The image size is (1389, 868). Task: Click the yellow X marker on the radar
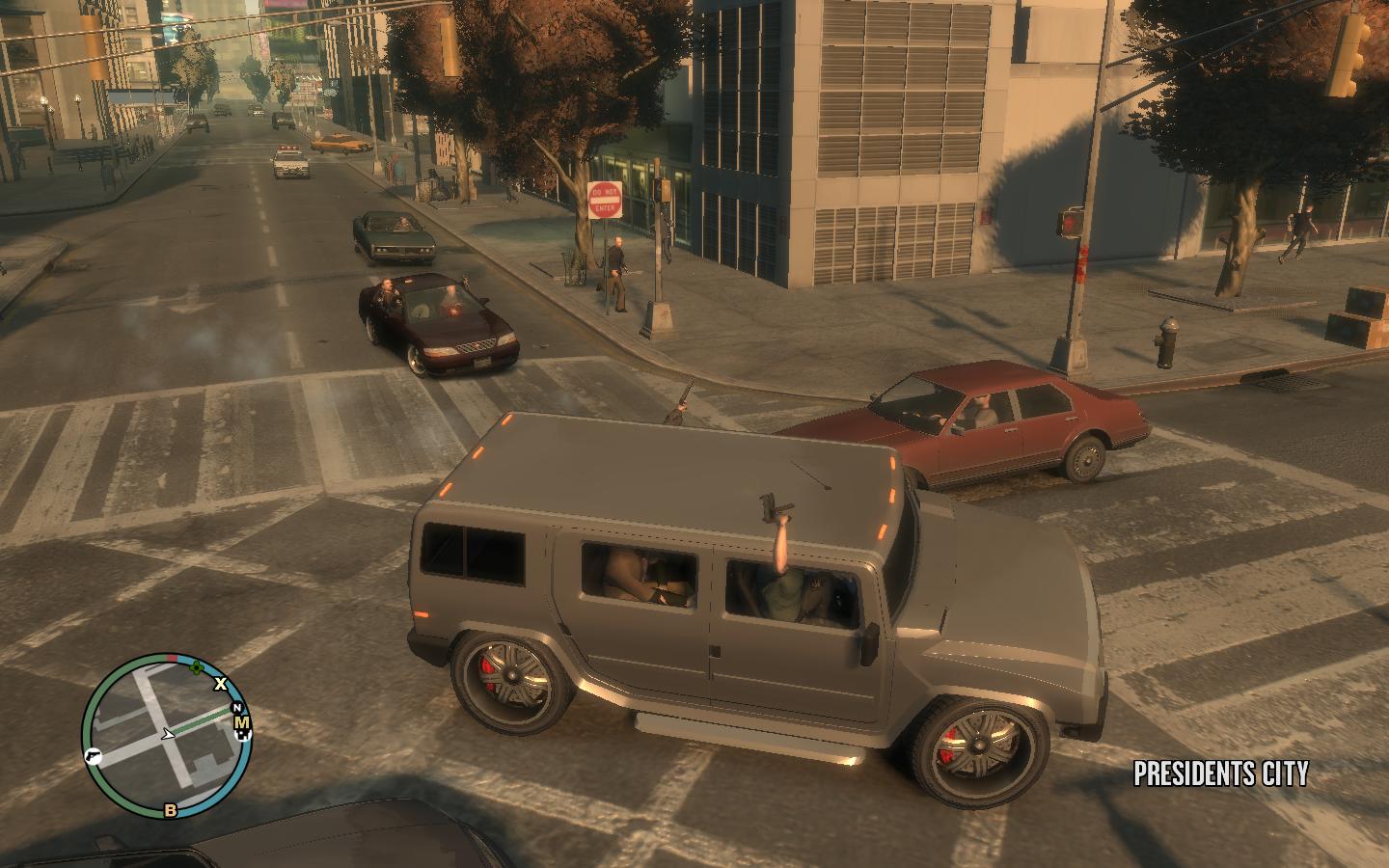(x=221, y=684)
